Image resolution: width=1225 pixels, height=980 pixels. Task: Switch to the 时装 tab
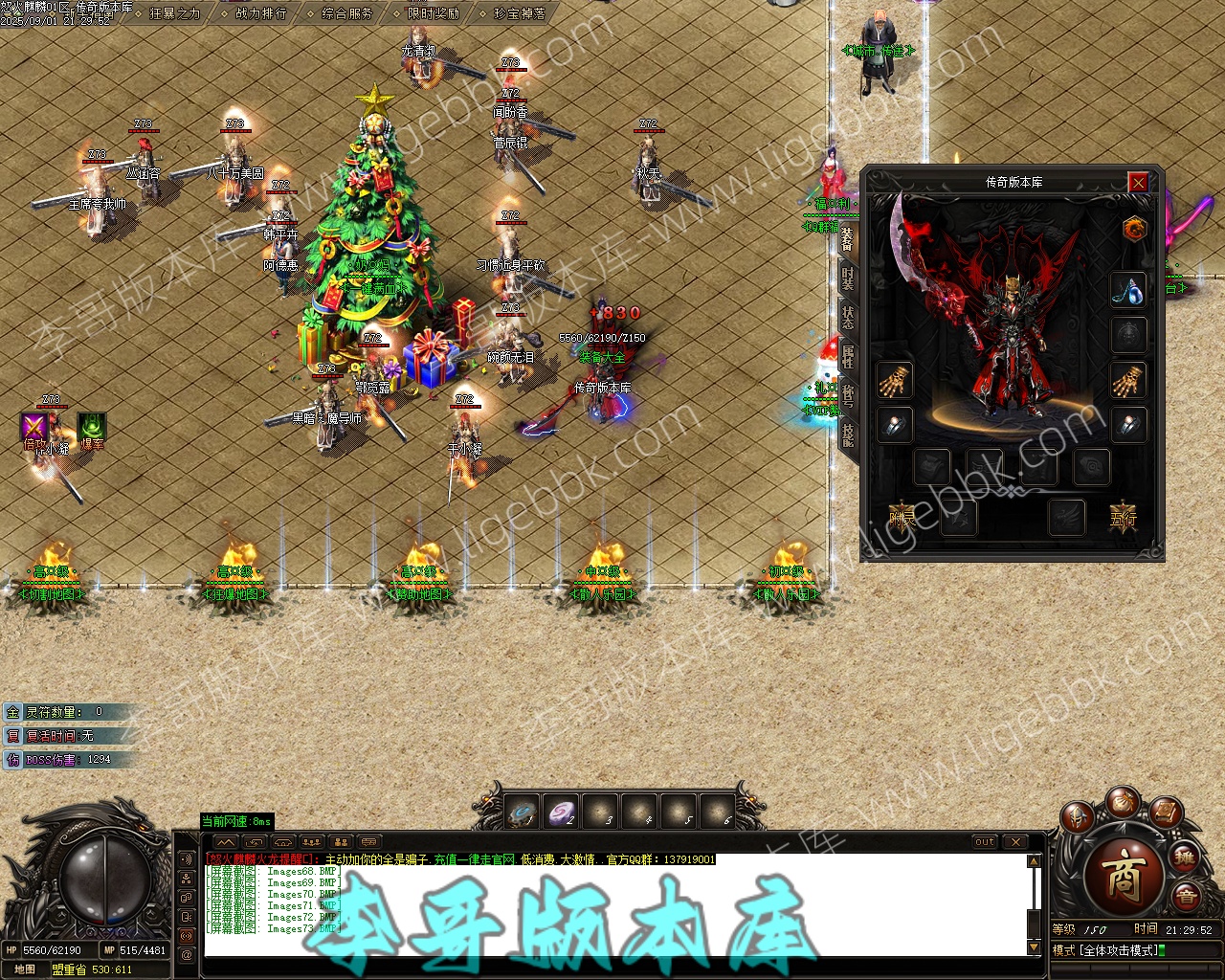click(848, 278)
